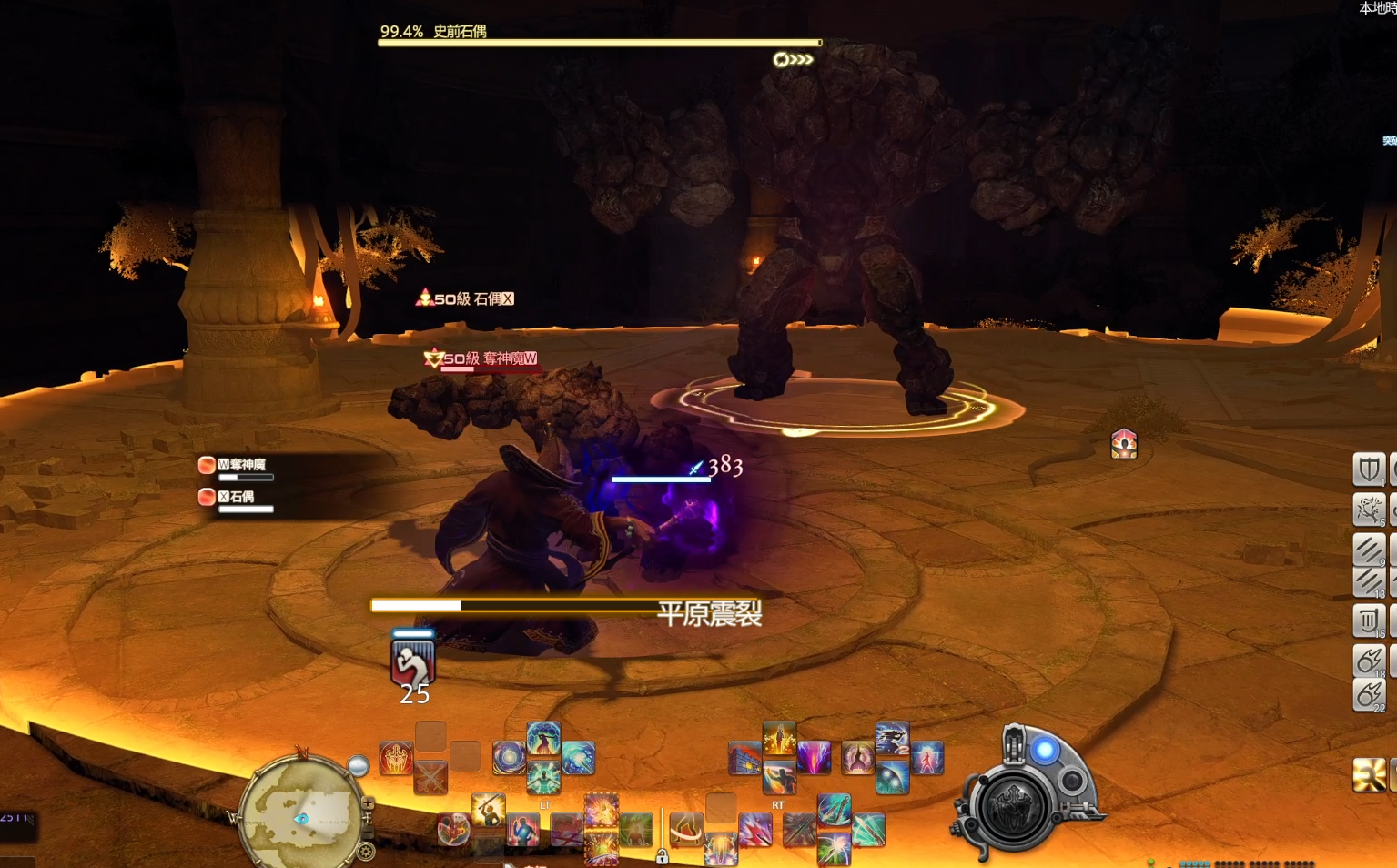
Task: Use the wolf ability marked with 2
Action: [892, 738]
